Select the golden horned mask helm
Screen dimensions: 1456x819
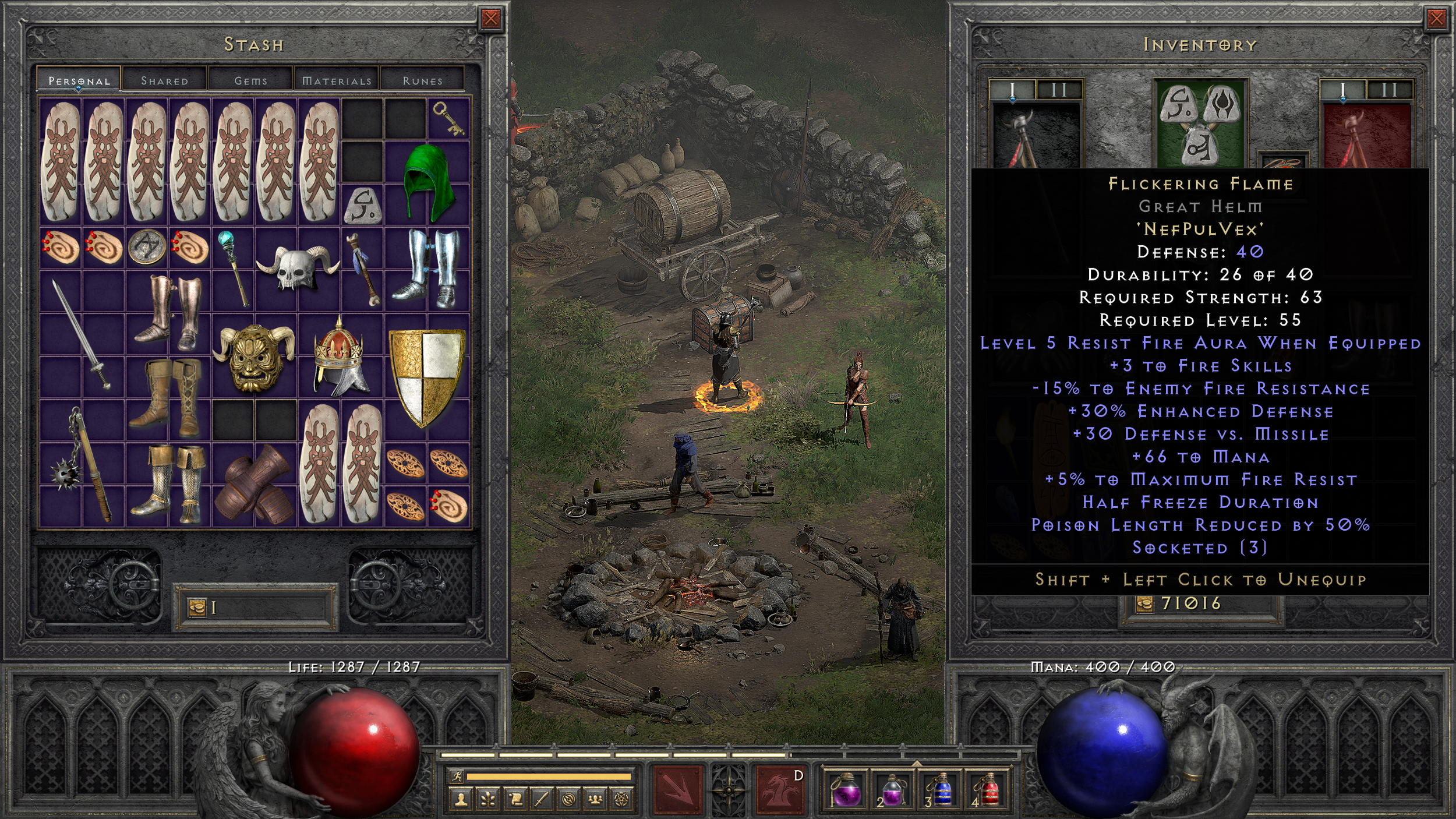(x=255, y=356)
